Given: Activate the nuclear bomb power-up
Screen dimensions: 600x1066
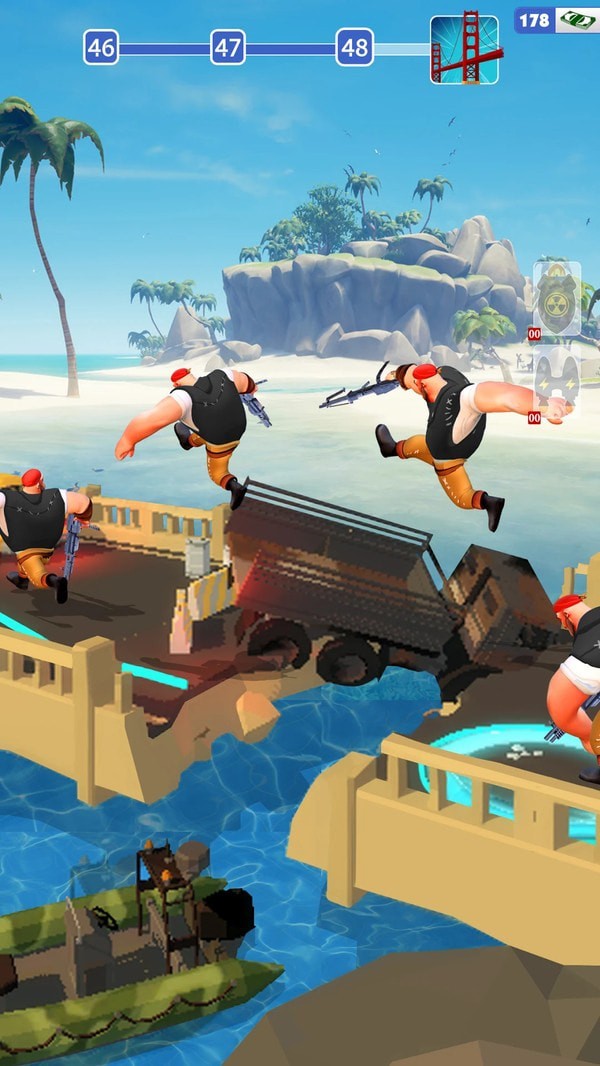Looking at the screenshot, I should (557, 298).
